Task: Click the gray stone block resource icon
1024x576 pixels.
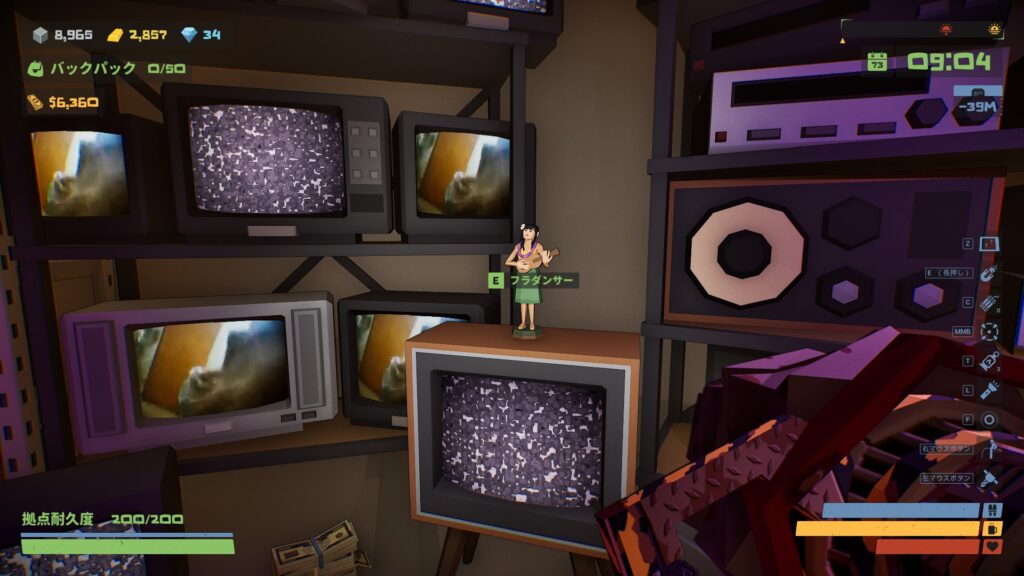Action: coord(40,35)
